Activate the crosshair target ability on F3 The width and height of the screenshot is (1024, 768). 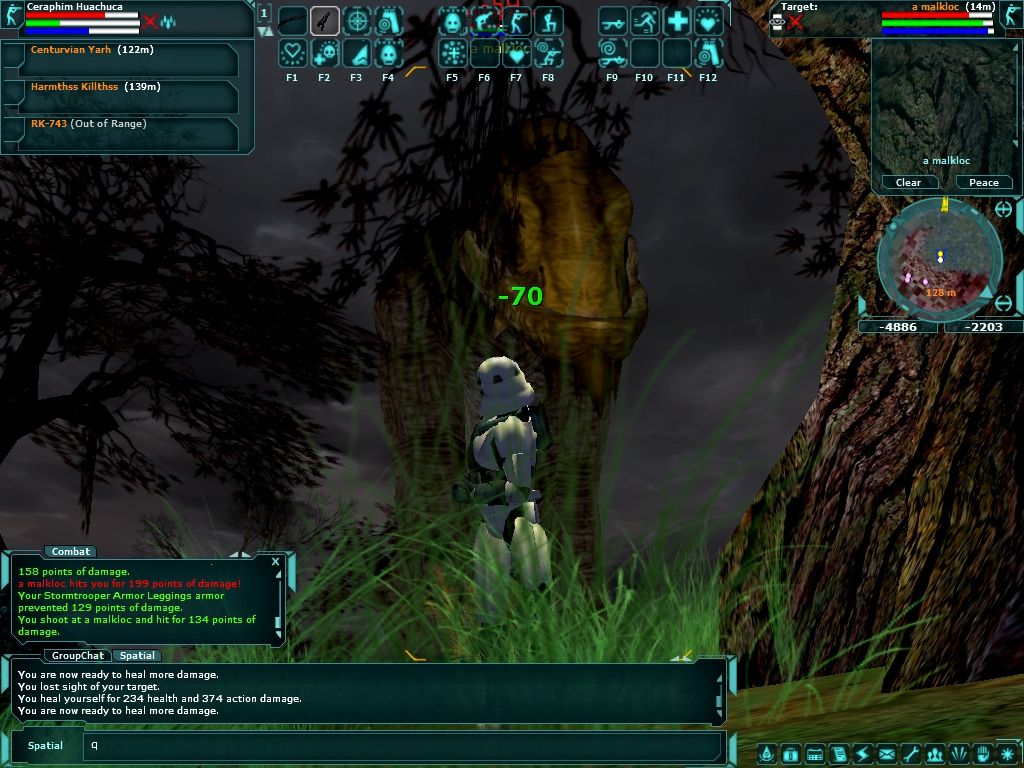357,21
